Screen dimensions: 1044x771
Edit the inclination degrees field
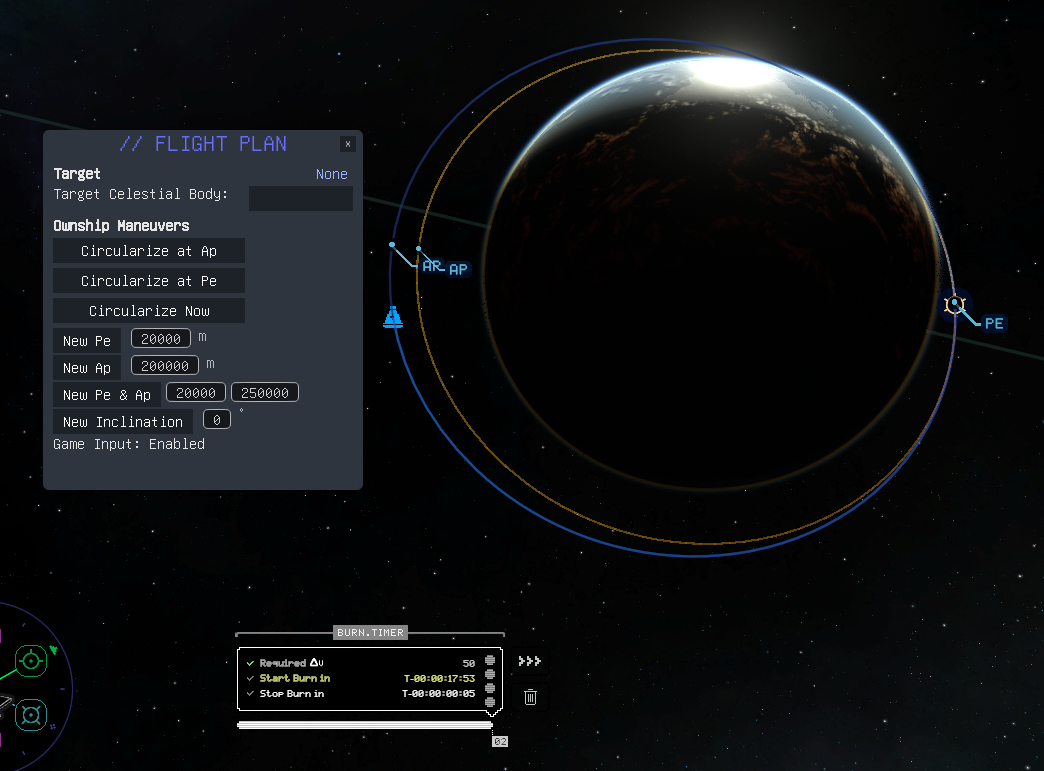click(217, 420)
